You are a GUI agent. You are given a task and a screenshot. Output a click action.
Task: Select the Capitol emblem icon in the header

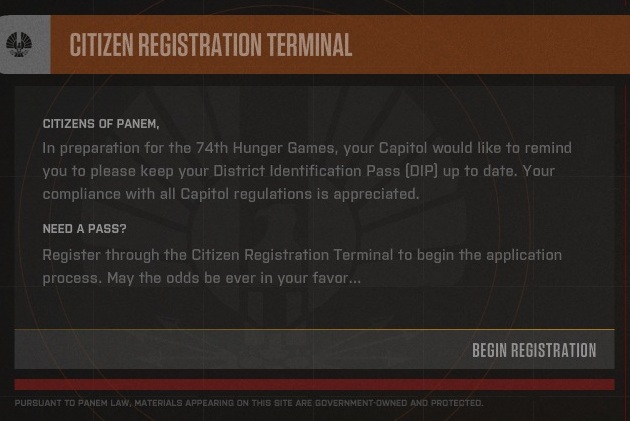tap(21, 45)
